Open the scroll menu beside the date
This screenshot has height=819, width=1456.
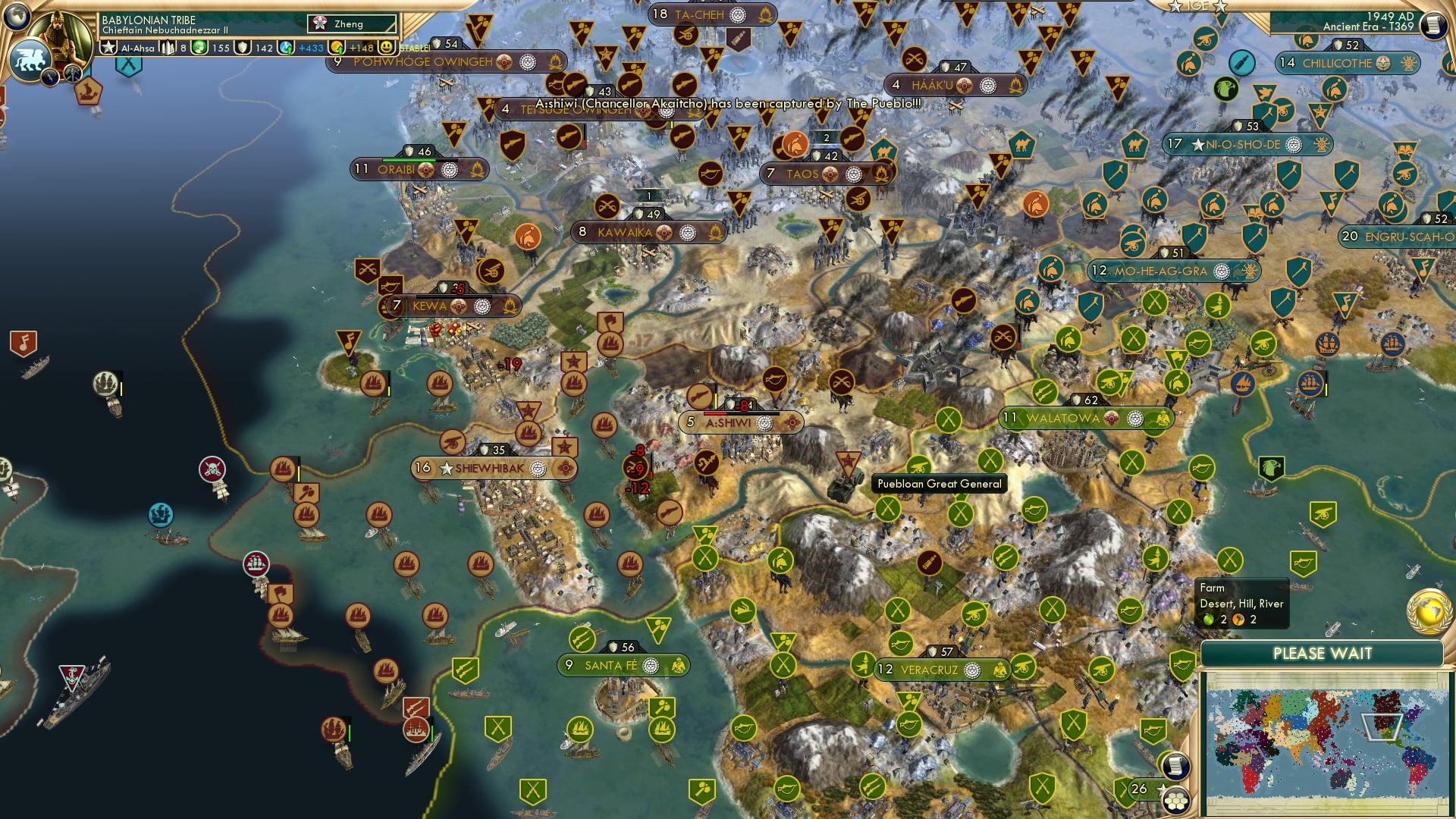(1432, 26)
